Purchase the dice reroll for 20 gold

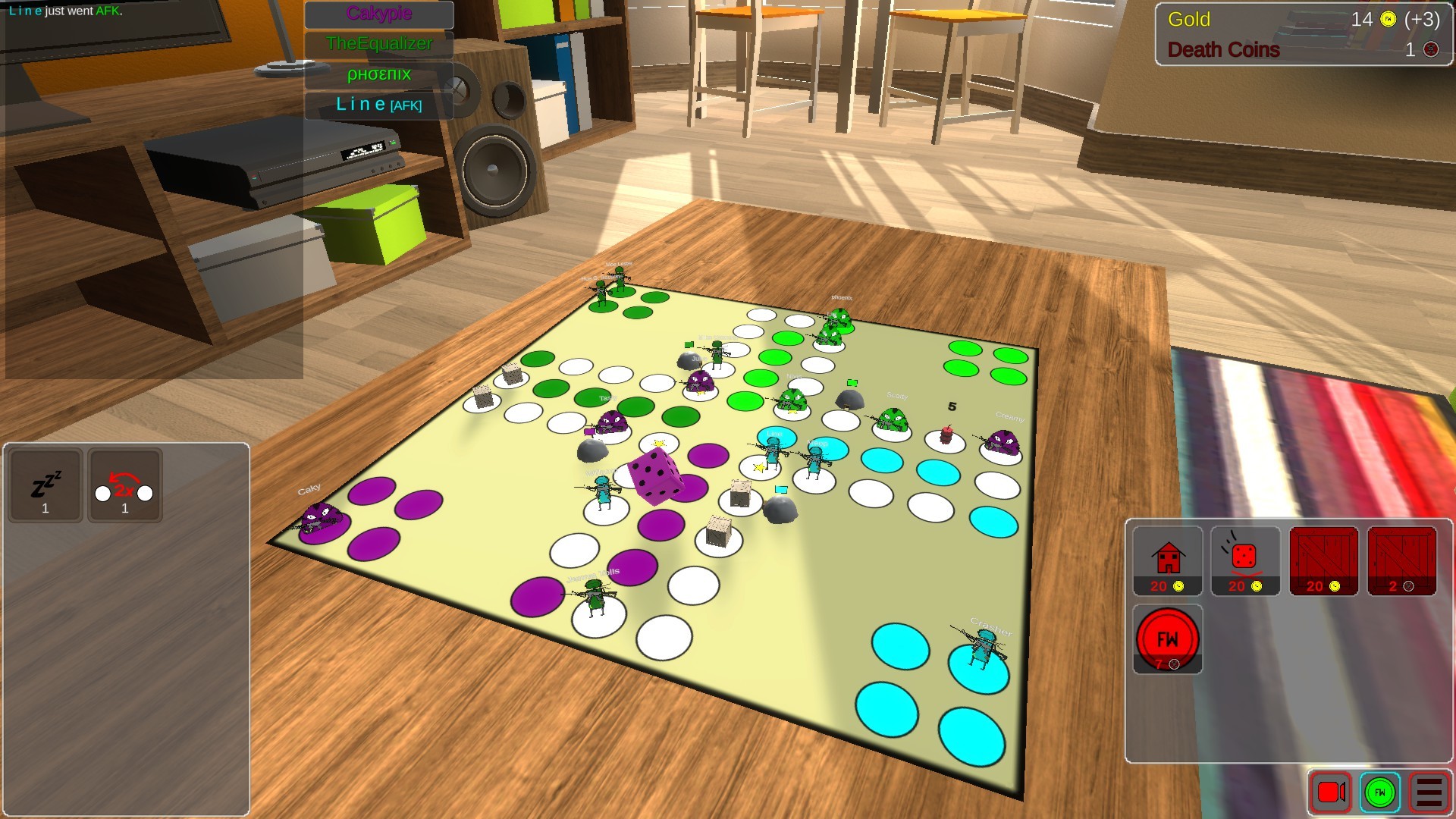coord(1245,561)
